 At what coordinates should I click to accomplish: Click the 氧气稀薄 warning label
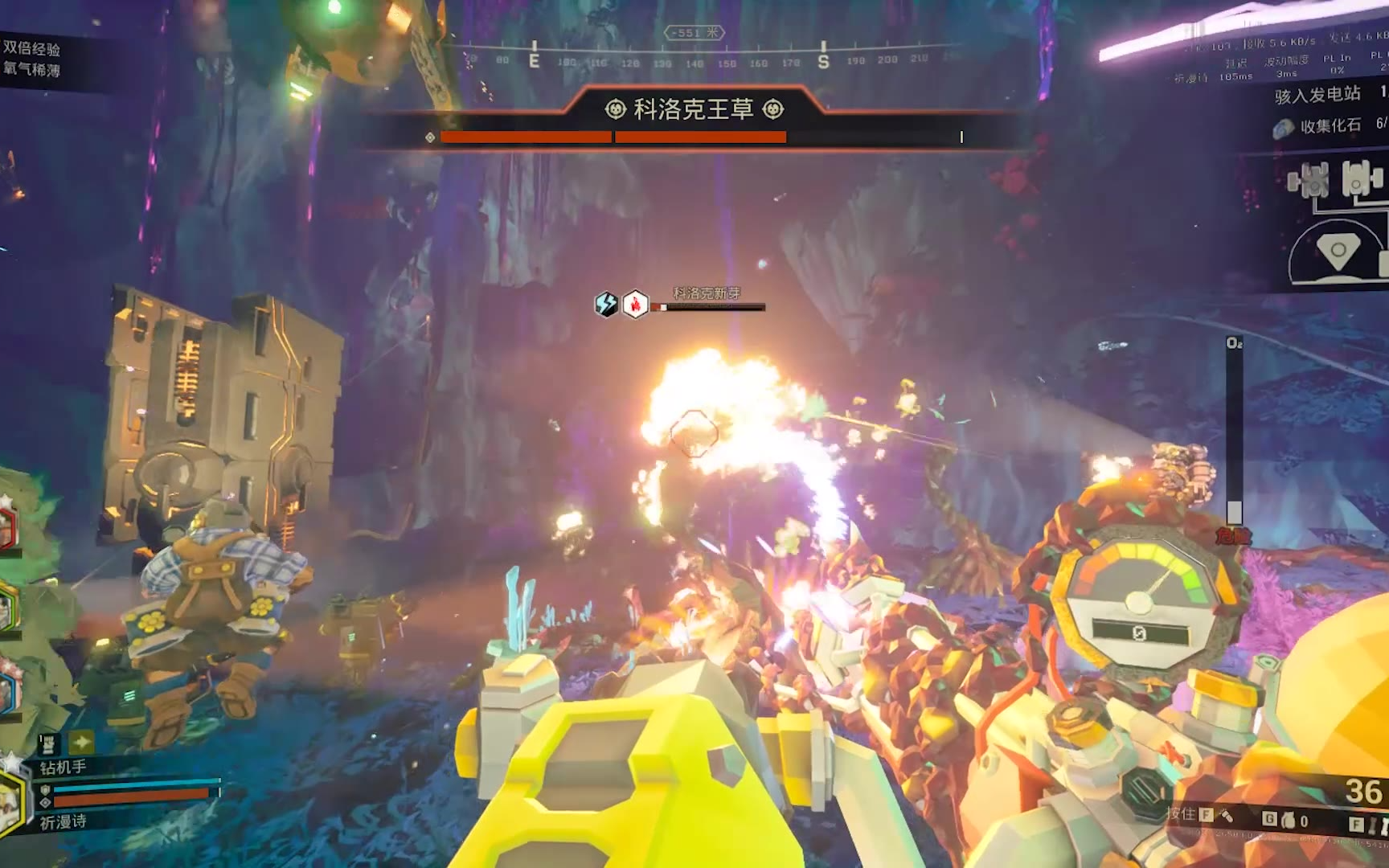[31, 70]
